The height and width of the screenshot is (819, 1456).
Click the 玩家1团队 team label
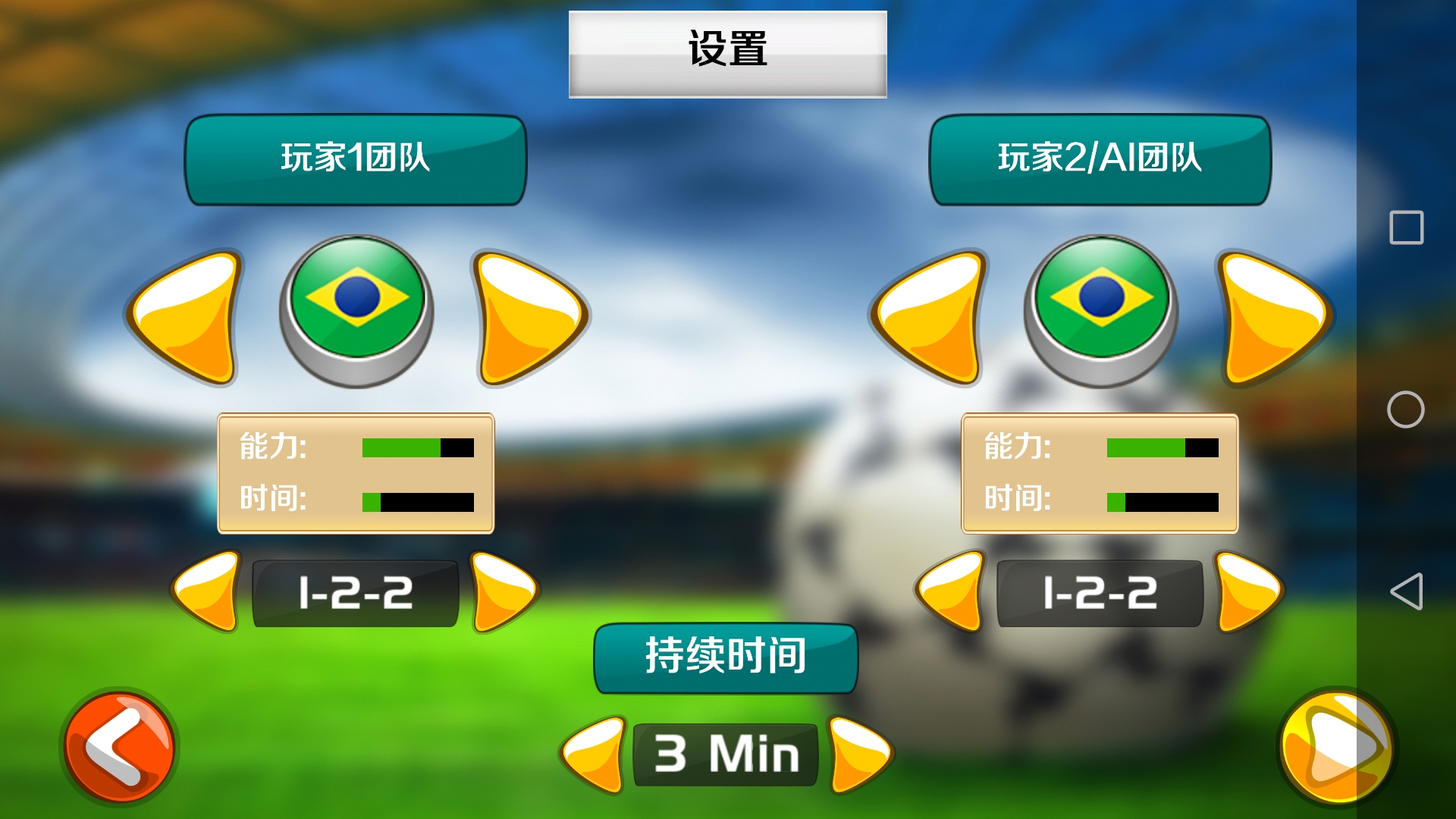354,159
